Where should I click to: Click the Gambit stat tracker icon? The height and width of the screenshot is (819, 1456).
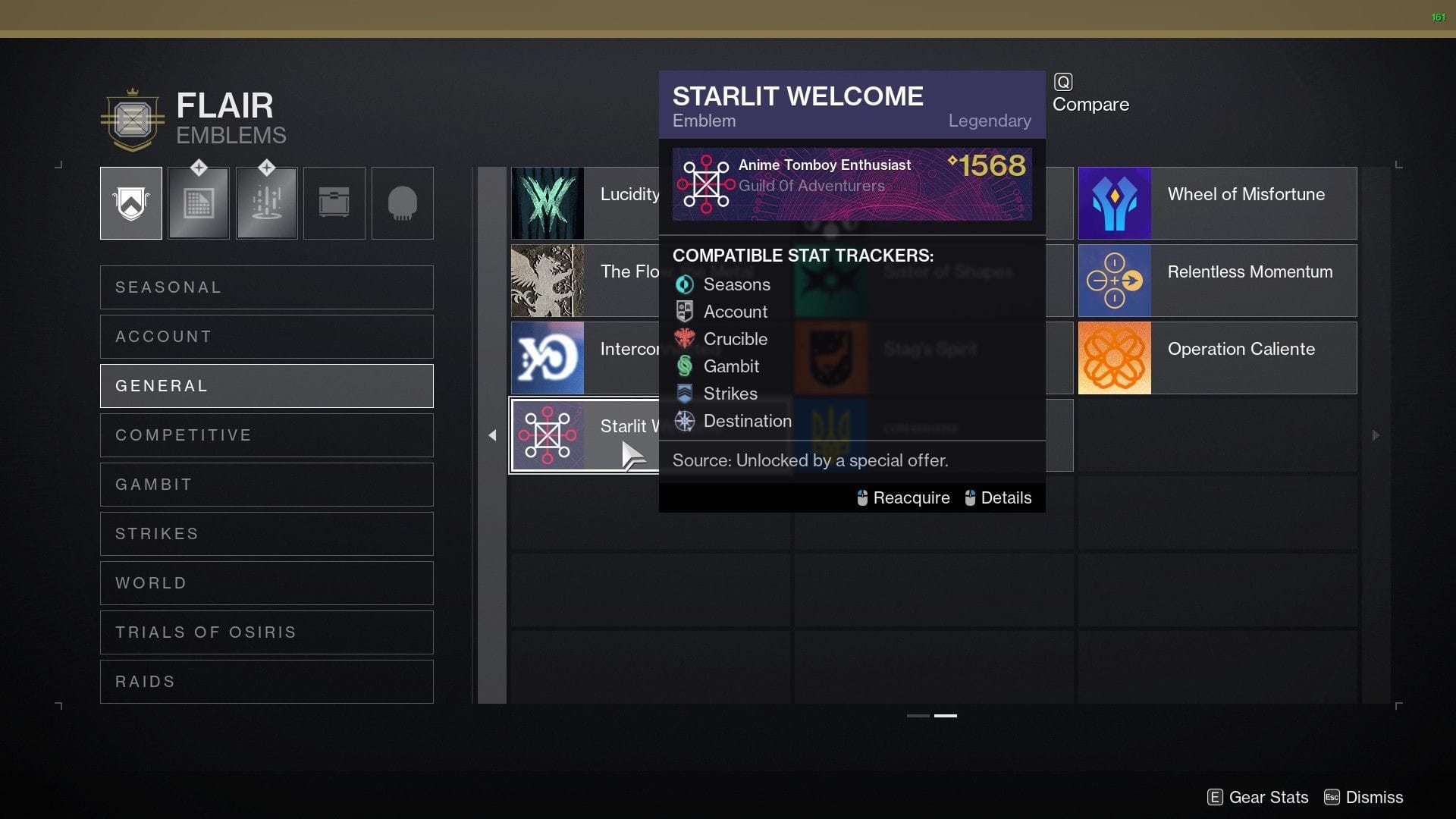685,366
